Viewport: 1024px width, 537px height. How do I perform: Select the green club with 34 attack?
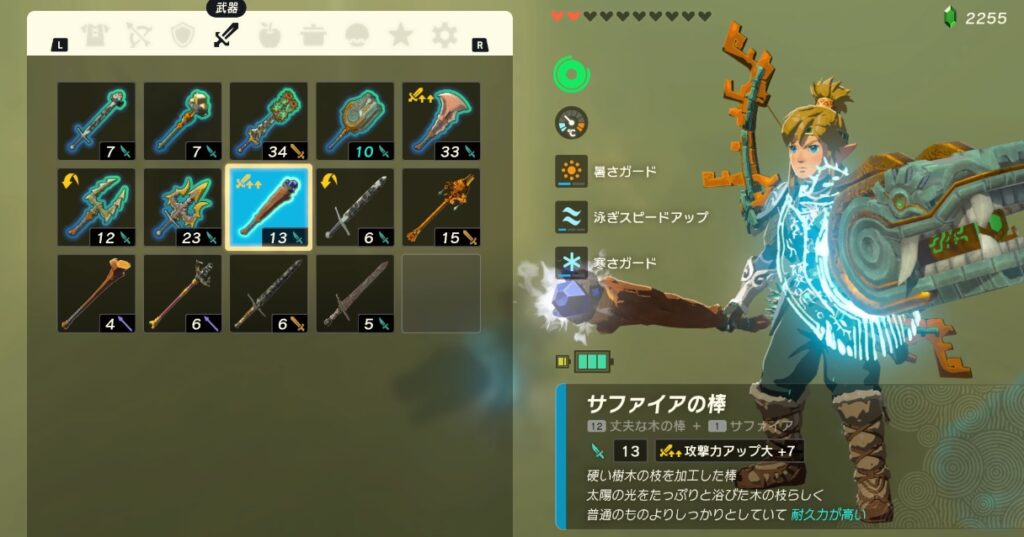click(269, 121)
